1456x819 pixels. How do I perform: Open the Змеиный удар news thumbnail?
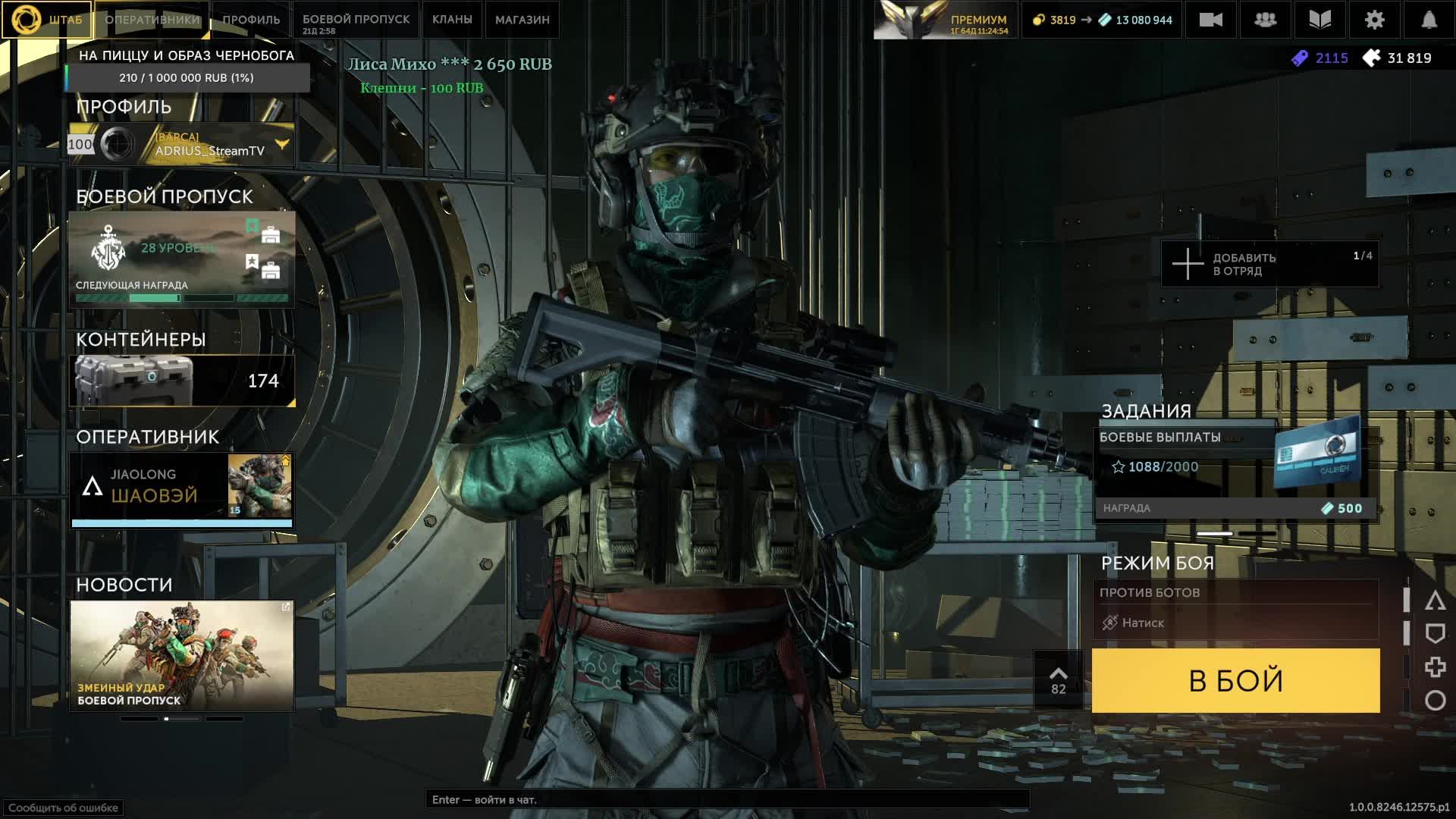pos(182,656)
